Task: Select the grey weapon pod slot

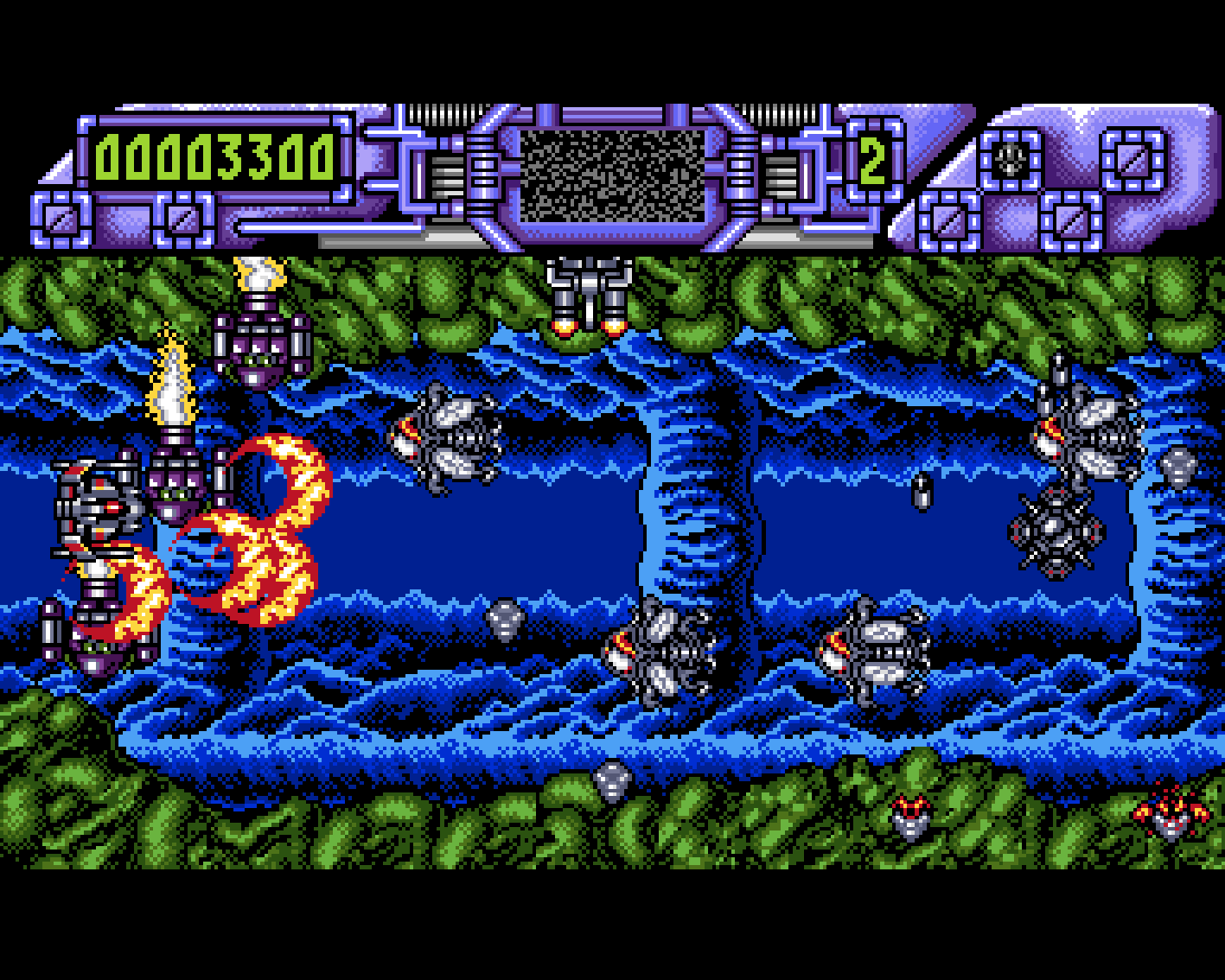Action: point(1011,157)
